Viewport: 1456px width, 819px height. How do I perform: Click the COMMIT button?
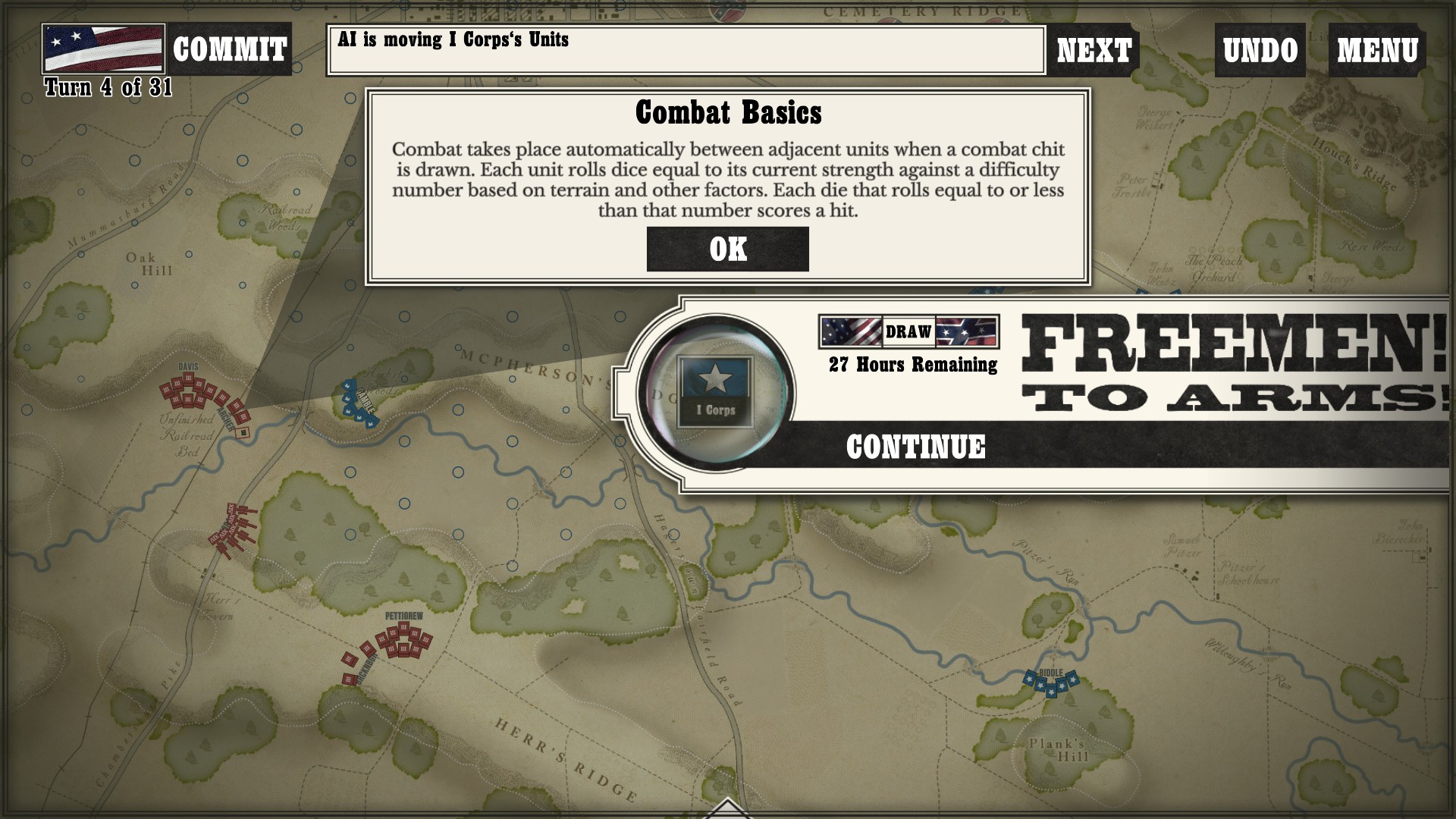click(x=229, y=50)
